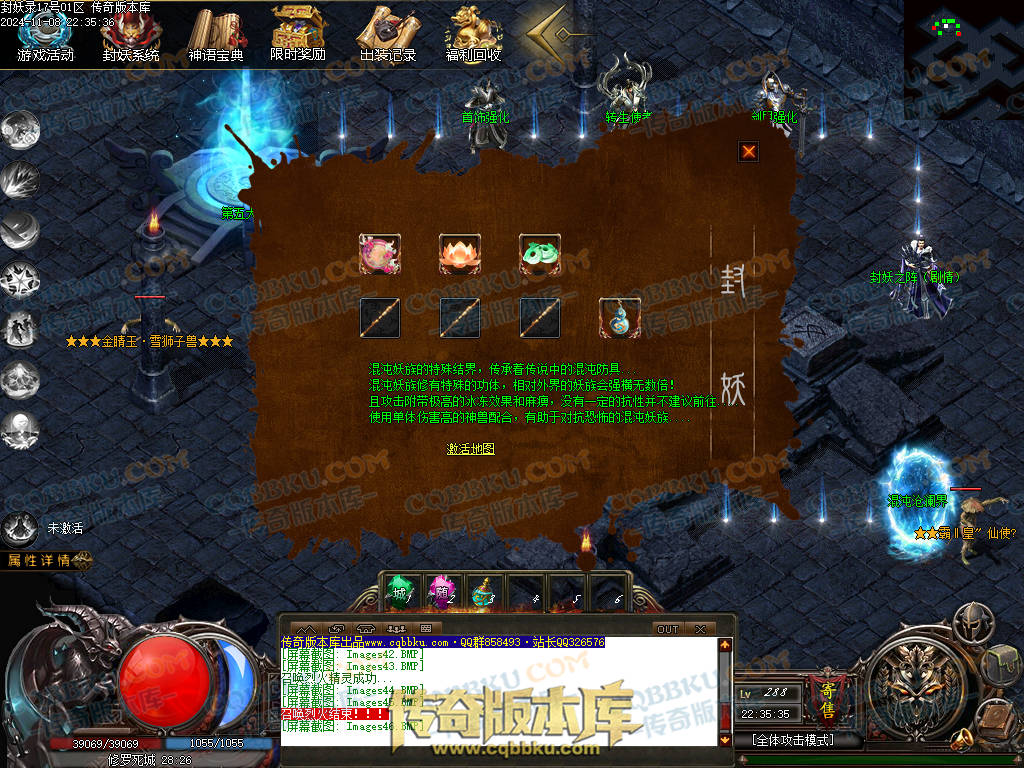Image resolution: width=1024 pixels, height=768 pixels.
Task: Open 限时奖励 treasure chest menu
Action: pos(298,34)
